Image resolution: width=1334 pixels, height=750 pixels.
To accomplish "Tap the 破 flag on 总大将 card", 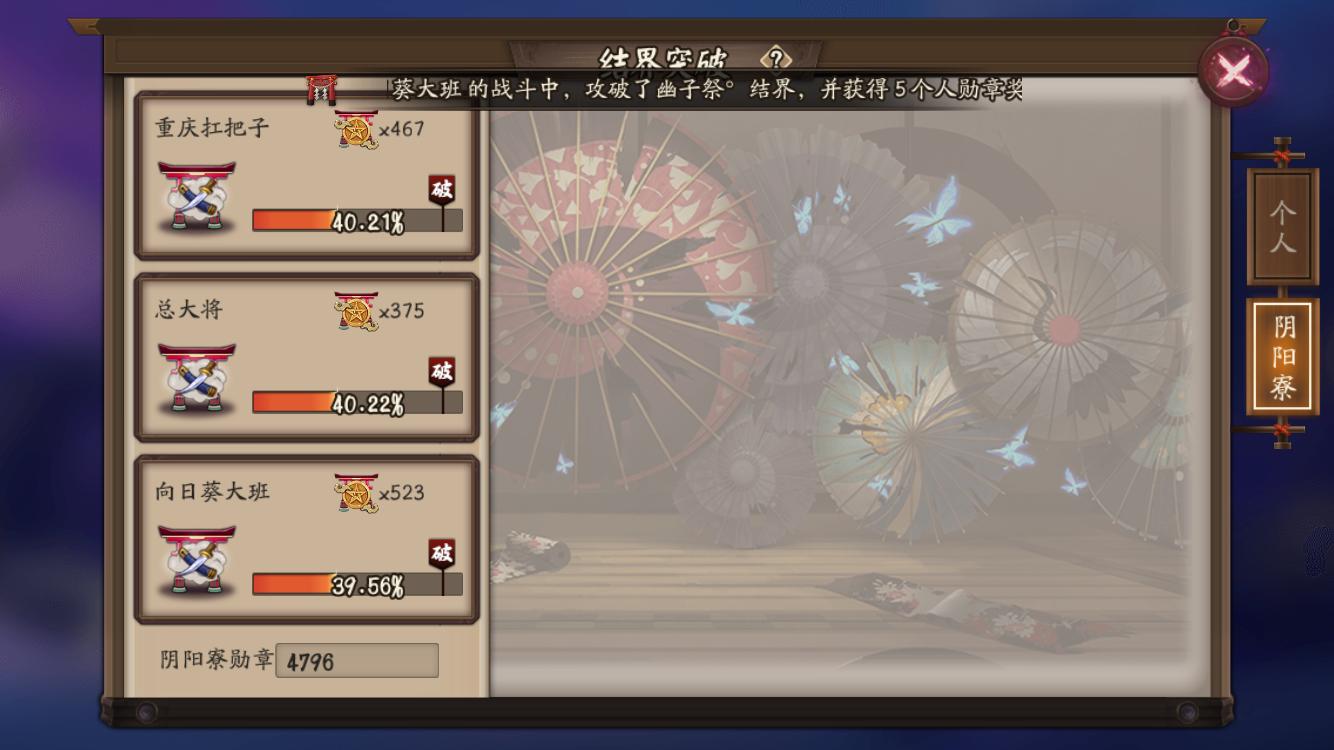I will [441, 371].
